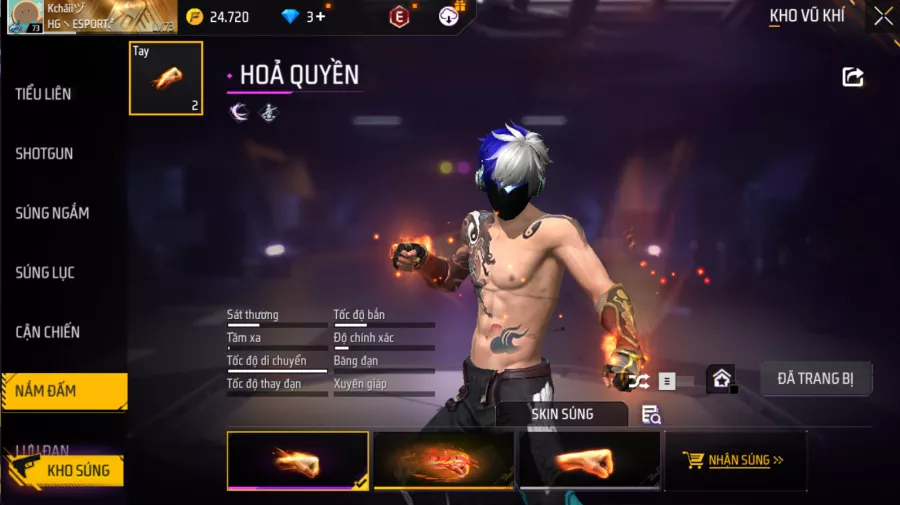The height and width of the screenshot is (505, 900).
Task: Choose the Cận Chiến category
Action: pos(47,332)
